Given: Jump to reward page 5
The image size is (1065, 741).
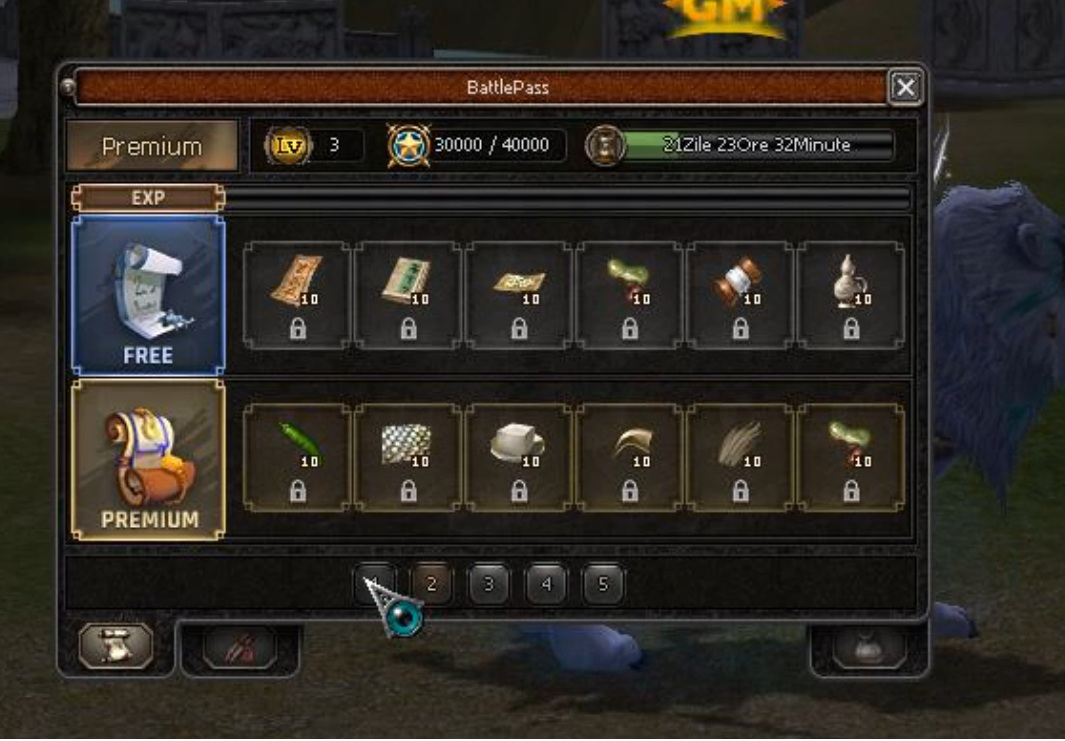Looking at the screenshot, I should pyautogui.click(x=602, y=584).
